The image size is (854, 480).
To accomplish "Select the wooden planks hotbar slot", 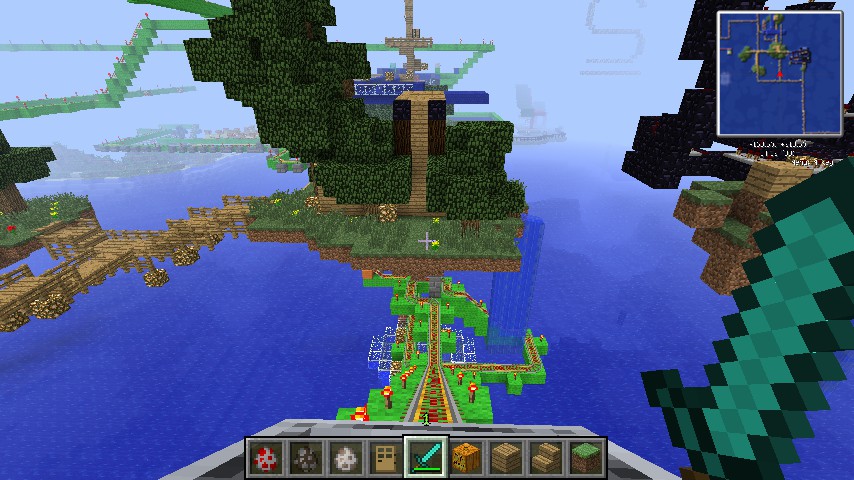I will click(x=506, y=458).
